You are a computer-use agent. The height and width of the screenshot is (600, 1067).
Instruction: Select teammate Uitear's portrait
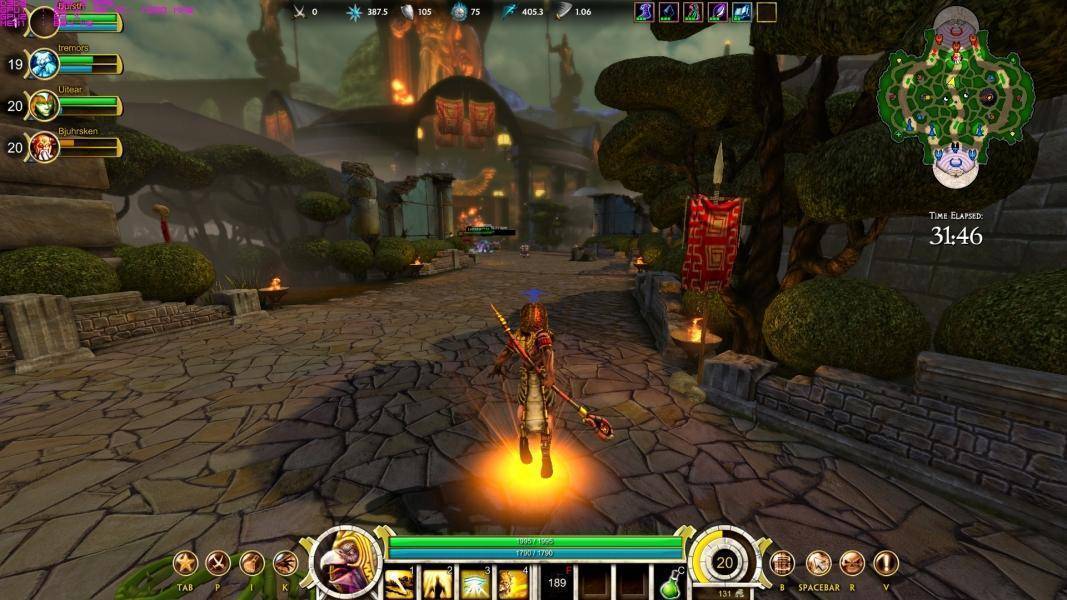point(44,105)
